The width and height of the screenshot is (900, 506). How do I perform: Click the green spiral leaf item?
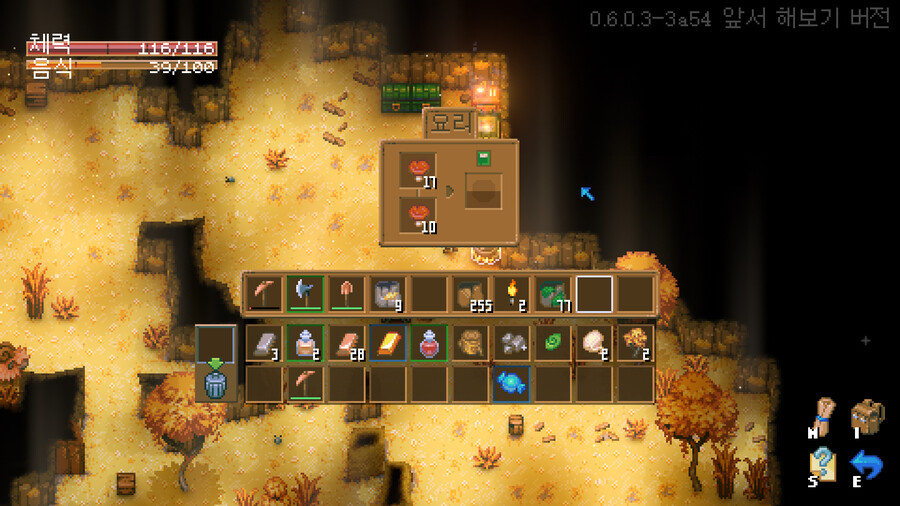coord(552,343)
